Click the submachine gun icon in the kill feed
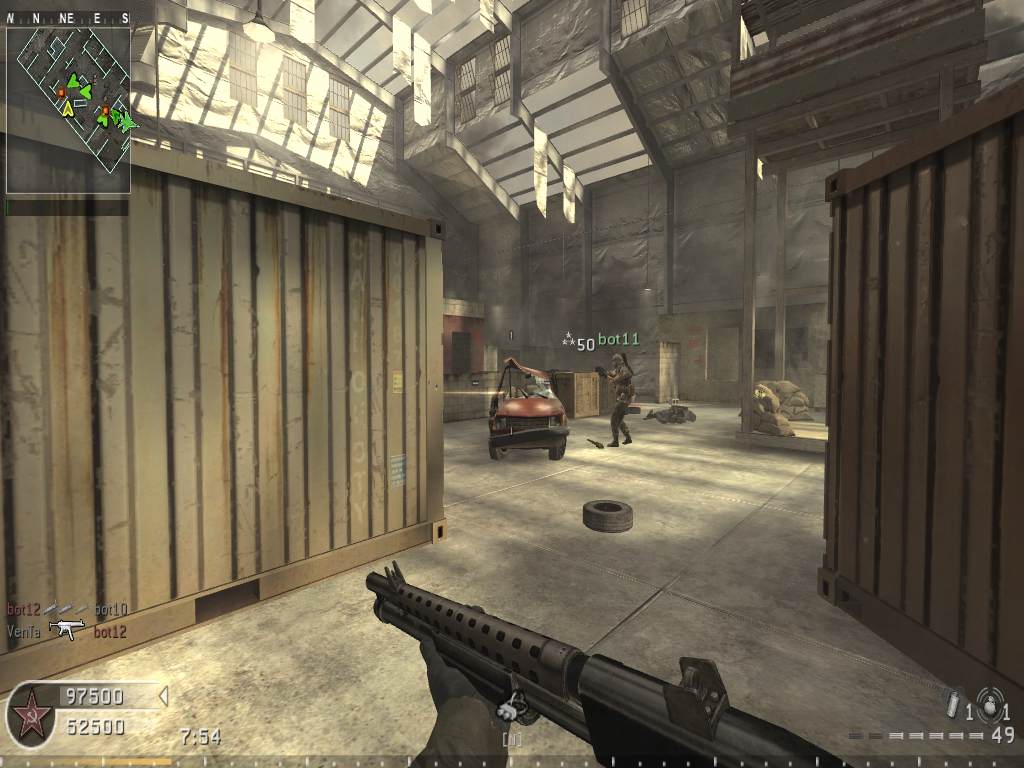The width and height of the screenshot is (1024, 768). [x=67, y=630]
